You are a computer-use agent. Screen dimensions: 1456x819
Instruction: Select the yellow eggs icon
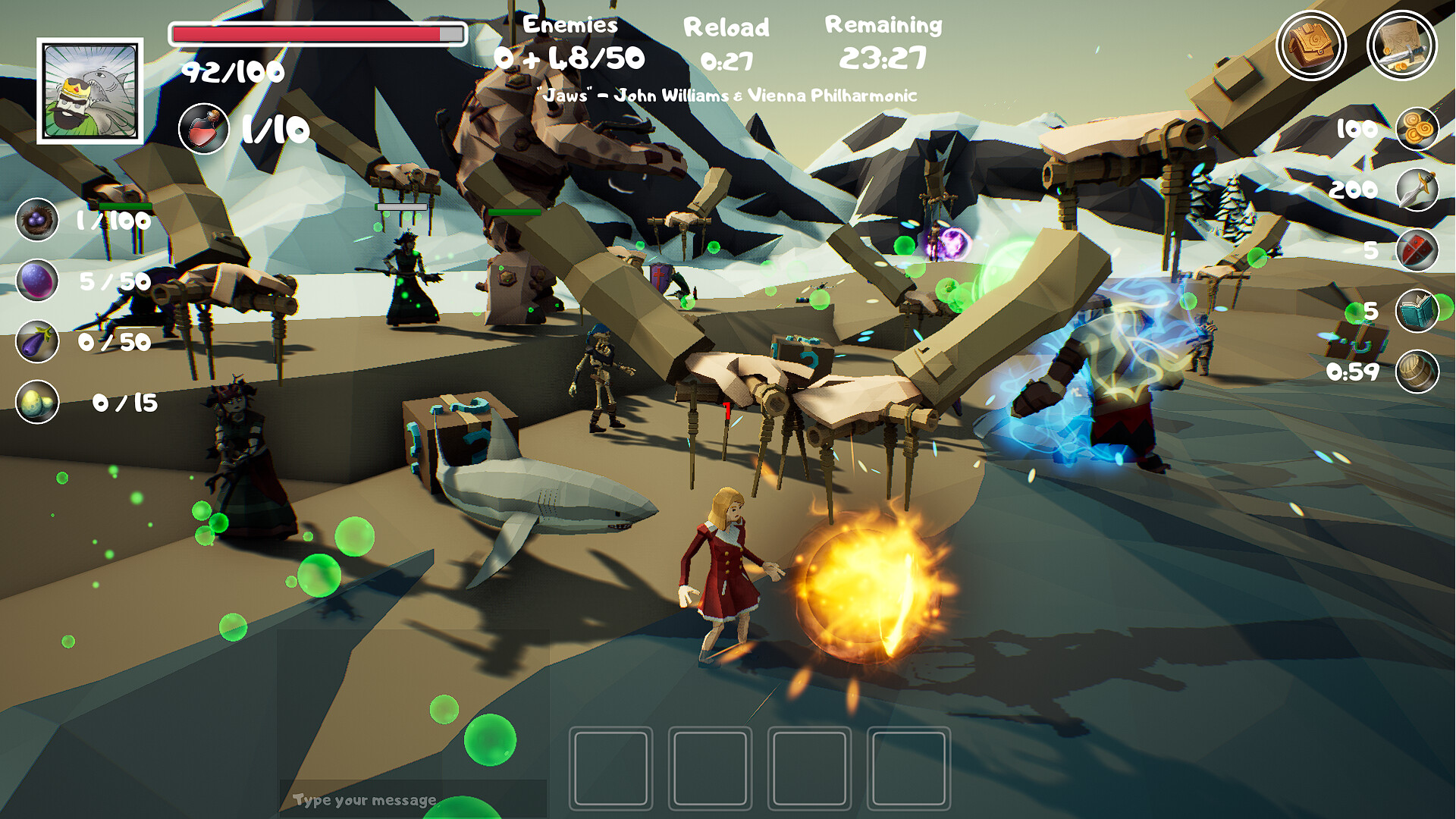pyautogui.click(x=37, y=402)
